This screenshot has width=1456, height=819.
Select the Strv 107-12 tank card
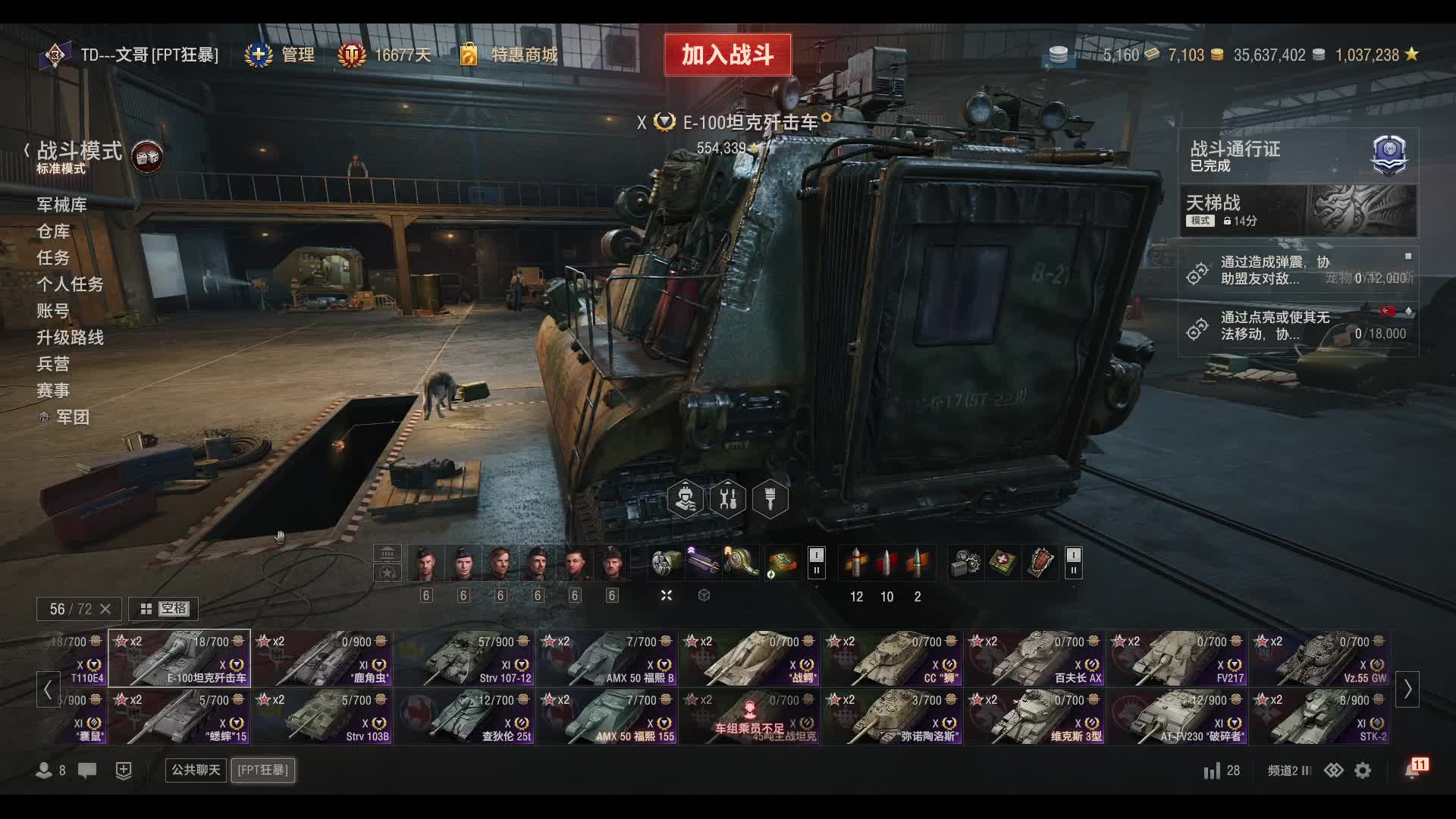(464, 658)
